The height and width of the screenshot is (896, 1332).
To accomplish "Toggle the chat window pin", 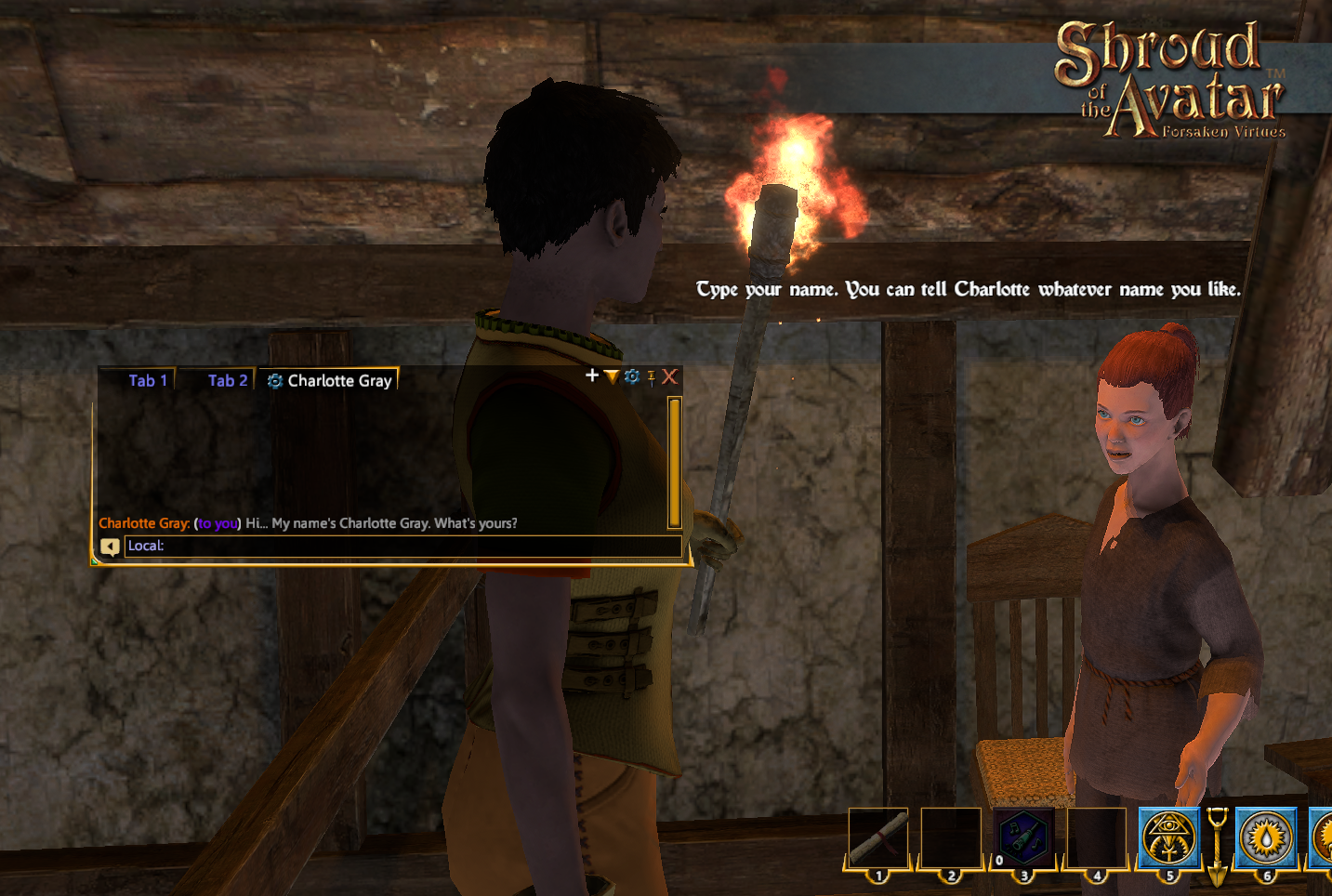I will [652, 377].
